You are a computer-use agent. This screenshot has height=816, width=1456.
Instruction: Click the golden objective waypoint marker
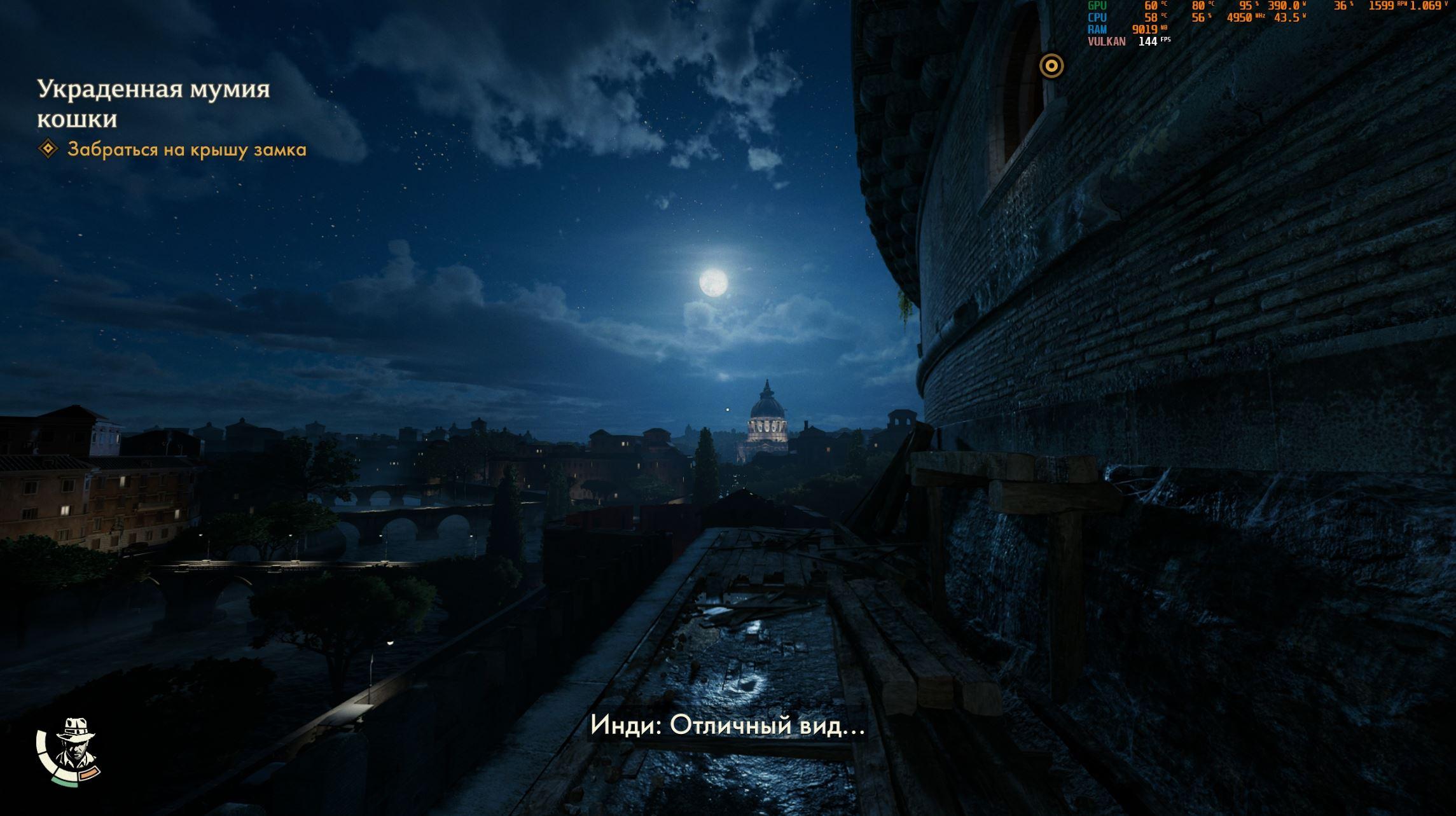(1051, 66)
